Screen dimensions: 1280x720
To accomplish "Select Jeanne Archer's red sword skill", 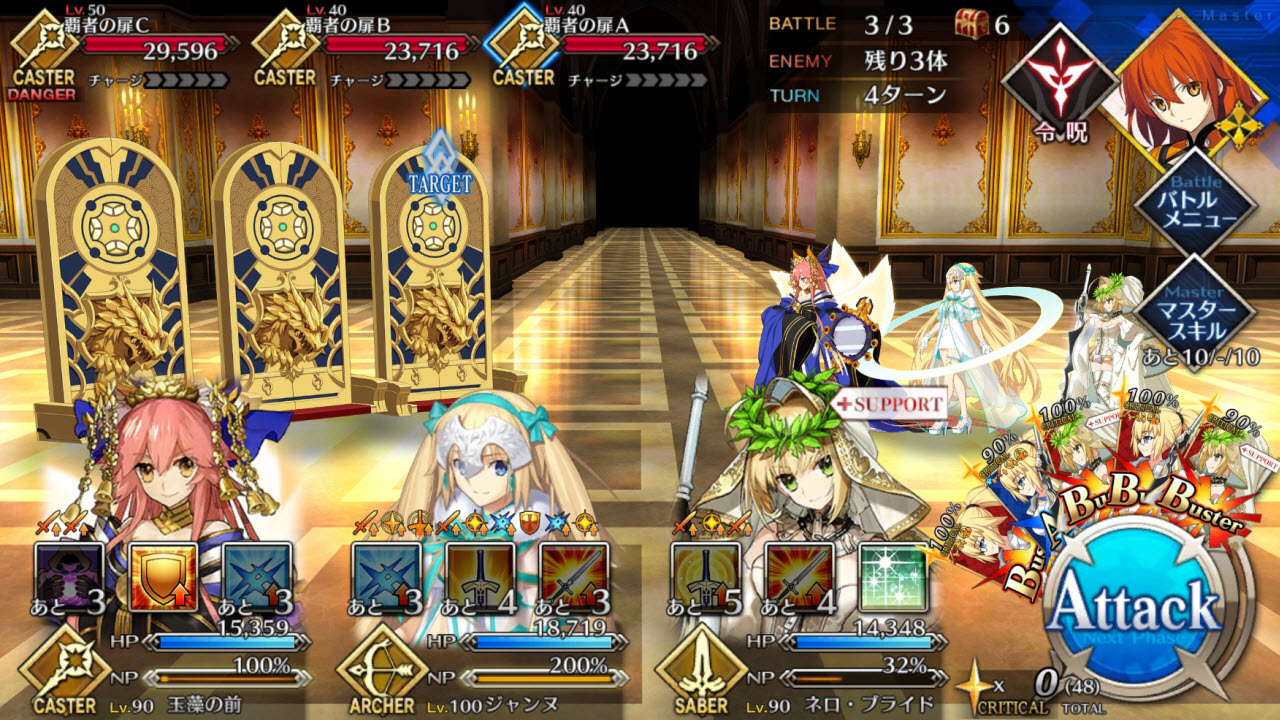I will [574, 577].
